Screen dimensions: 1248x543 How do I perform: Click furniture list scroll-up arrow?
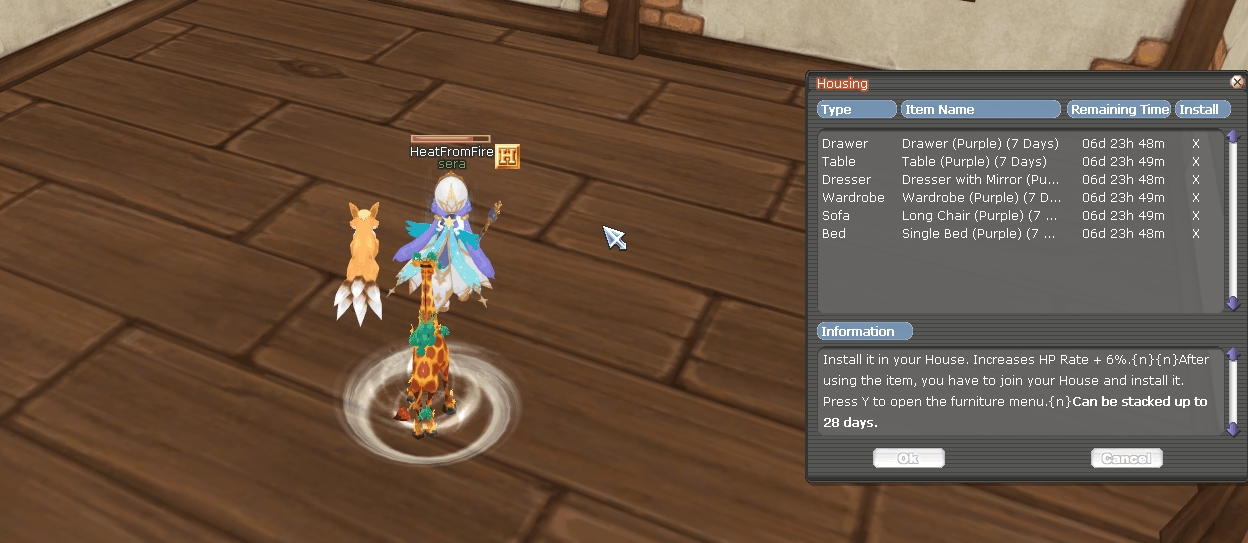point(1233,137)
